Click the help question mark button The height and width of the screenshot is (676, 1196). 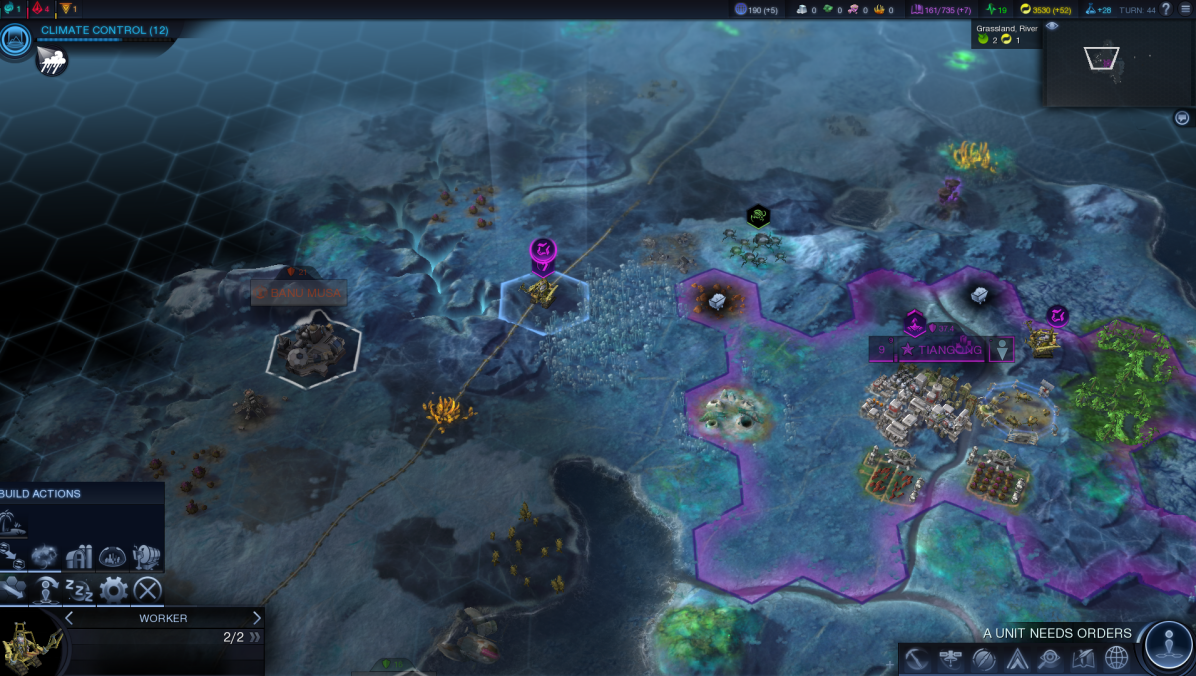[1165, 9]
